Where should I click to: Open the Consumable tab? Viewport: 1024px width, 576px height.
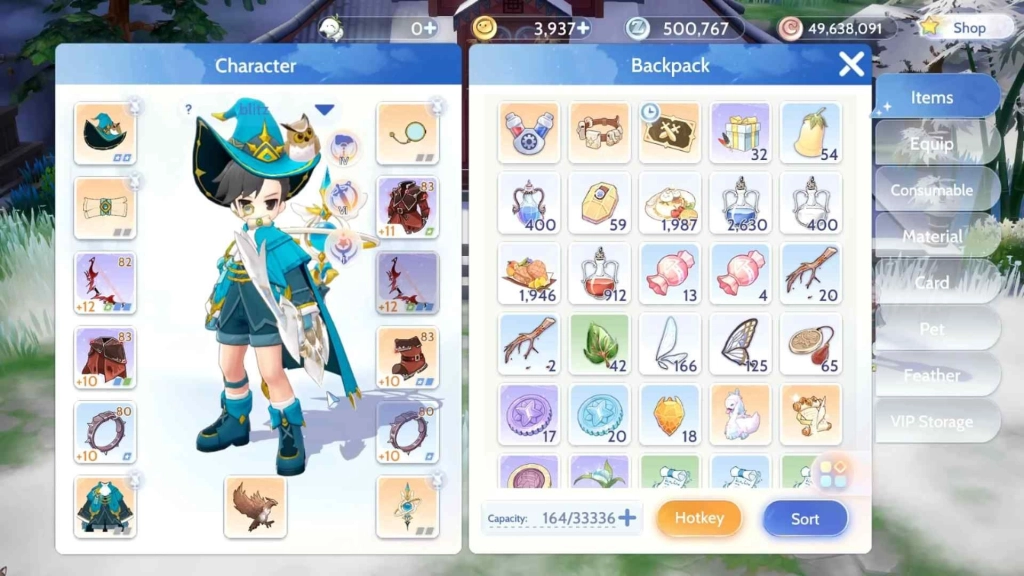tap(931, 190)
